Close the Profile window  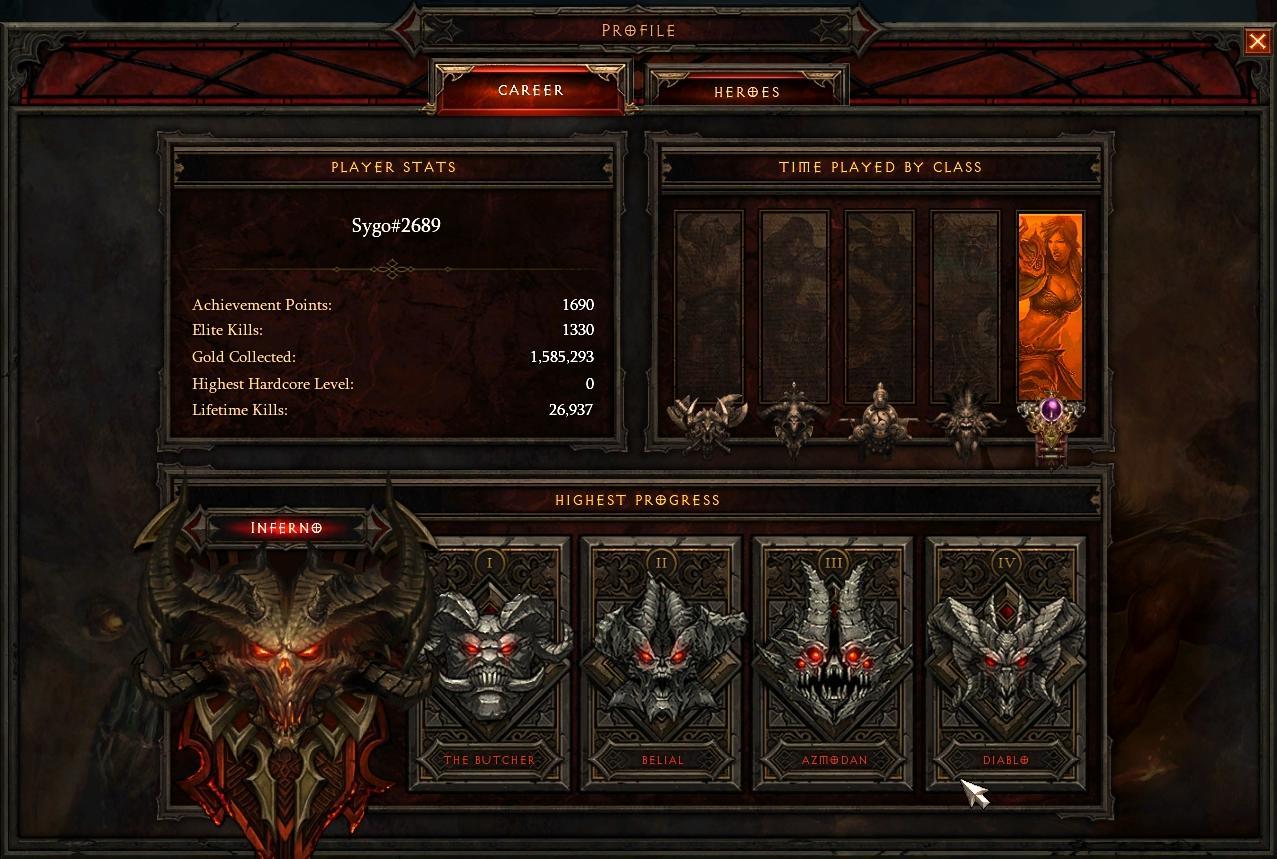[1257, 41]
